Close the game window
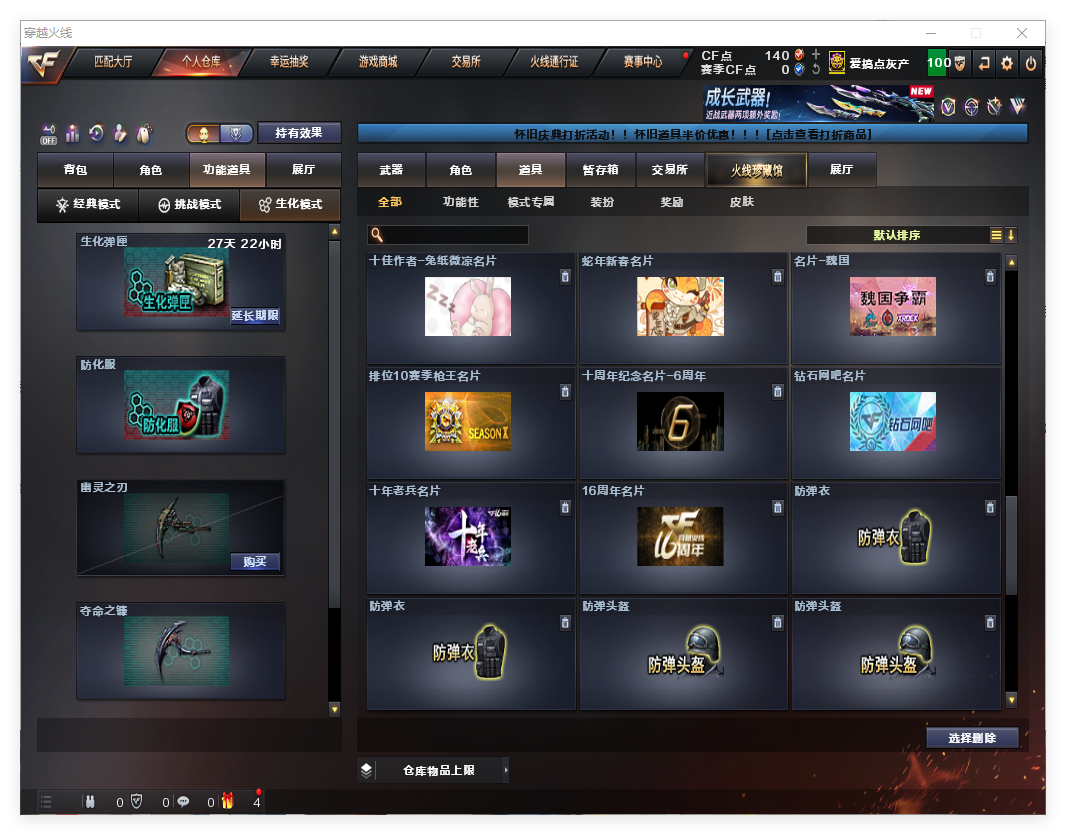The width and height of the screenshot is (1066, 835). point(1022,33)
